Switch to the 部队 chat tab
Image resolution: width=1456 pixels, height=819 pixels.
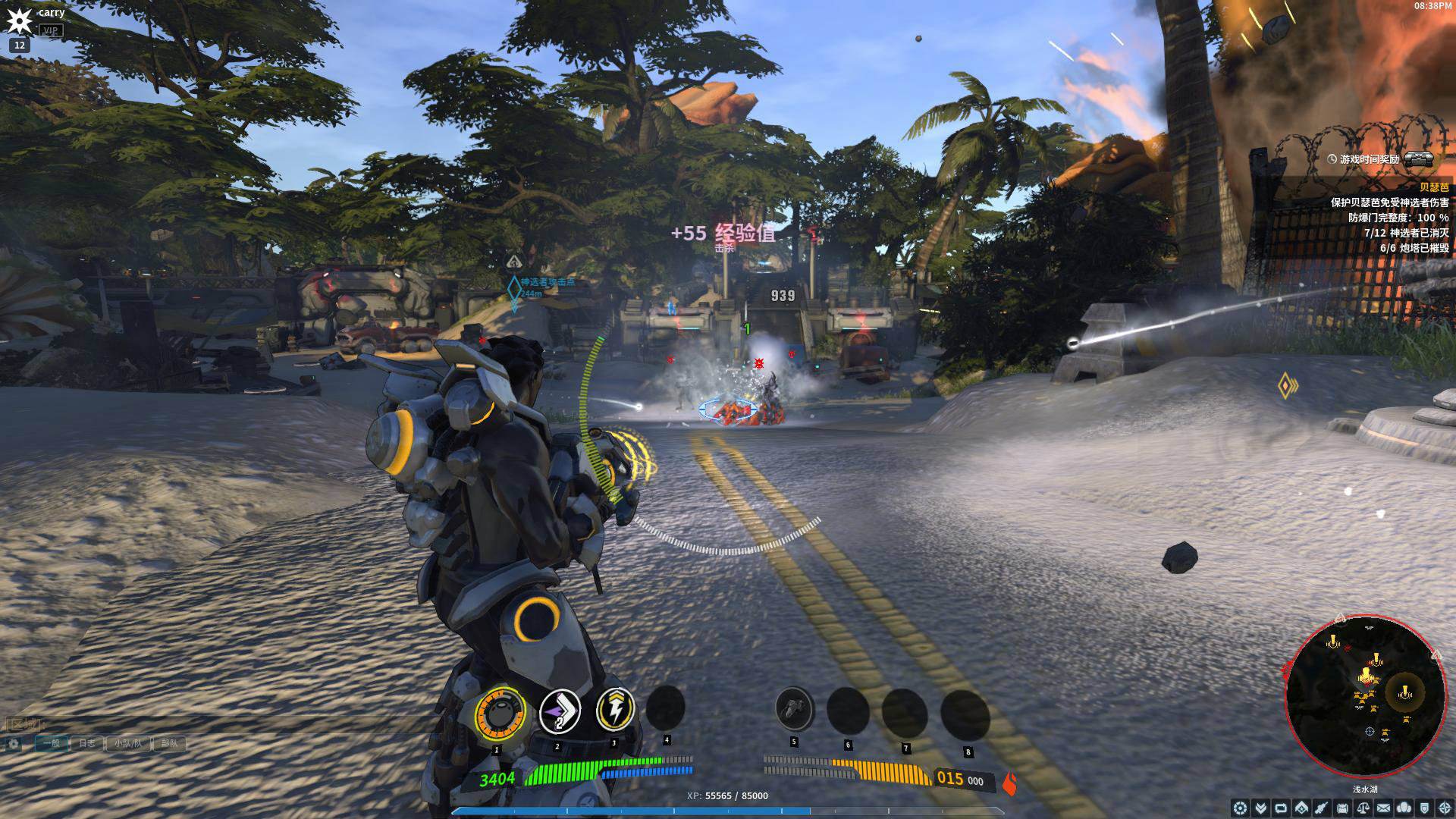(x=169, y=743)
